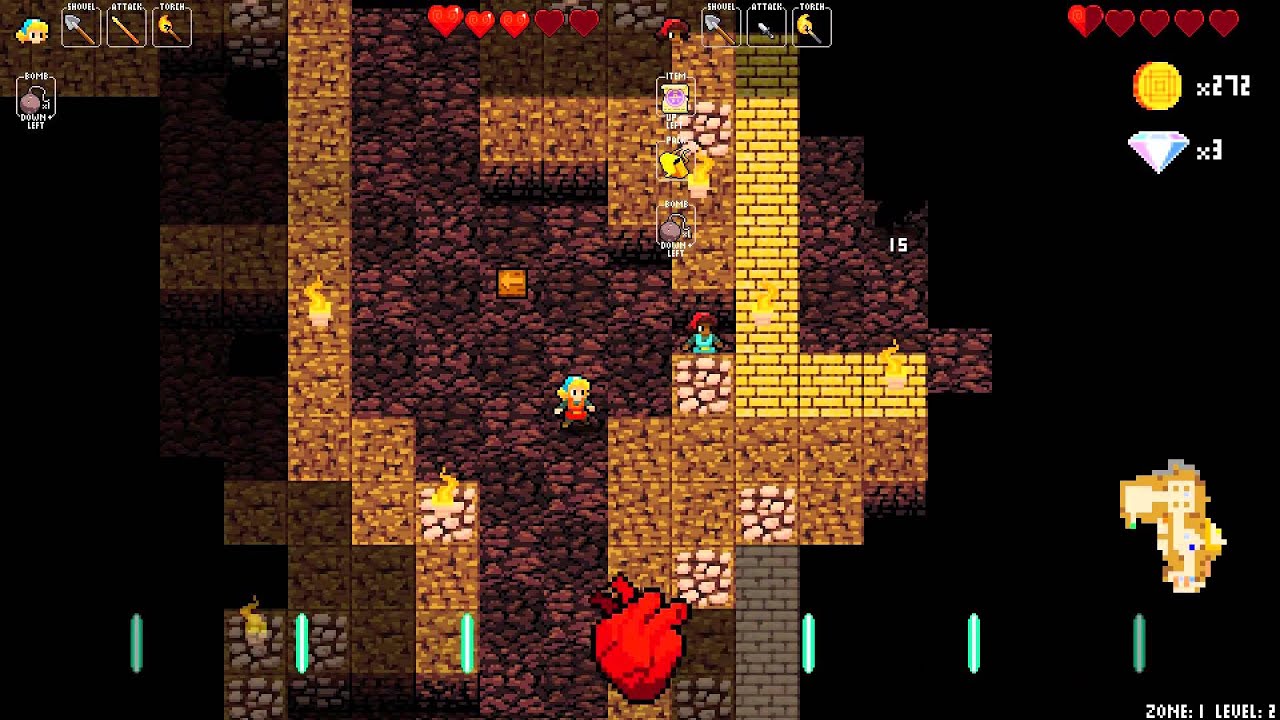Use the blonde player's bomb slot

(36, 100)
